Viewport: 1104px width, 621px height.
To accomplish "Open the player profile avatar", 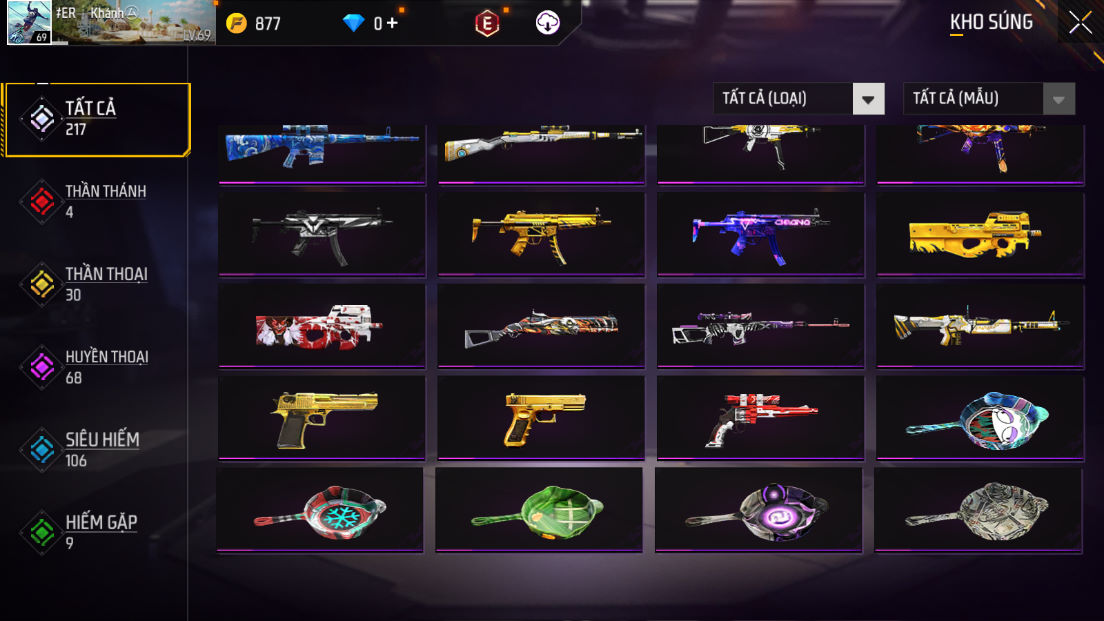I will point(29,23).
